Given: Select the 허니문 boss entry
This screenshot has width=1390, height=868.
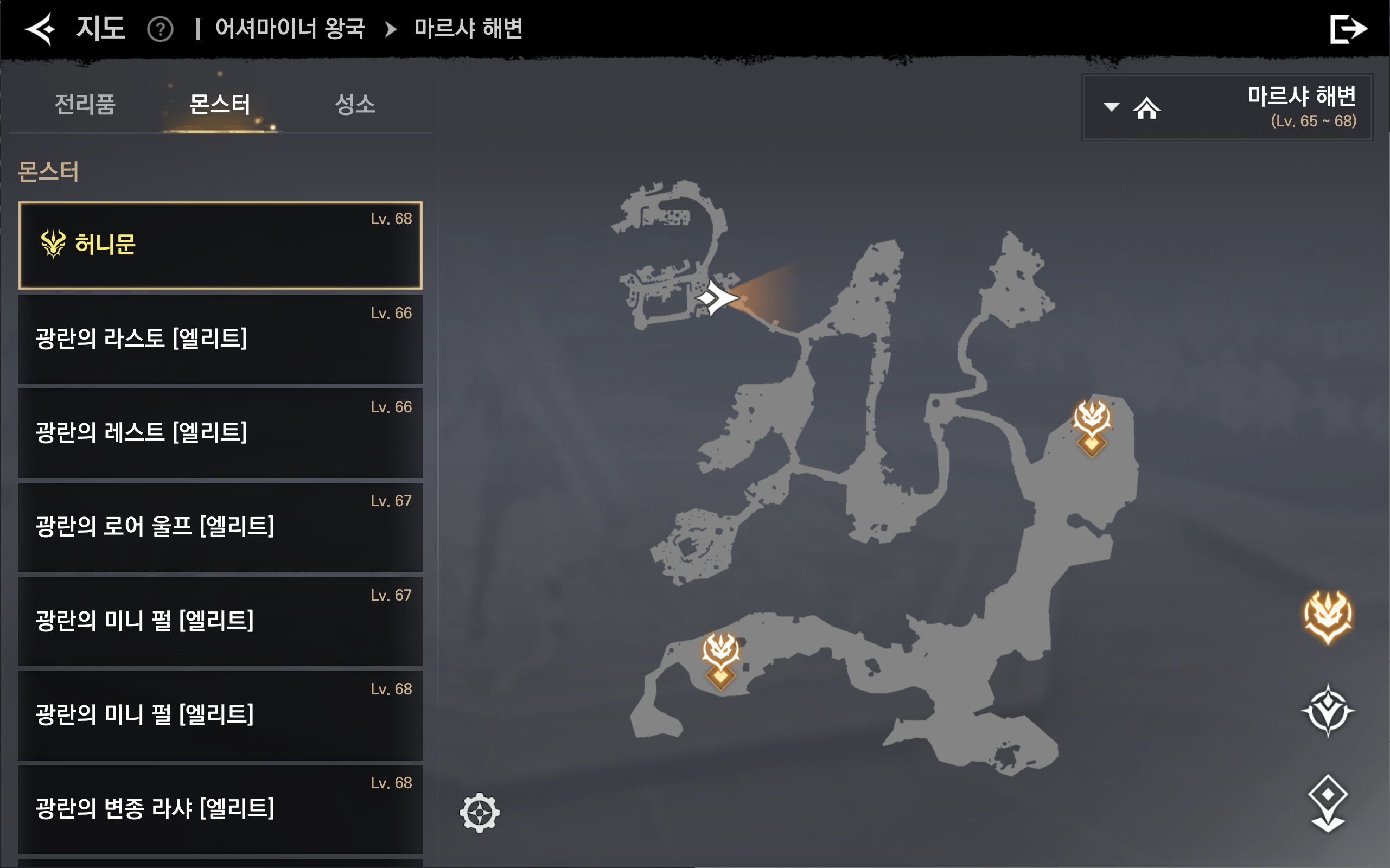Looking at the screenshot, I should pyautogui.click(x=220, y=245).
